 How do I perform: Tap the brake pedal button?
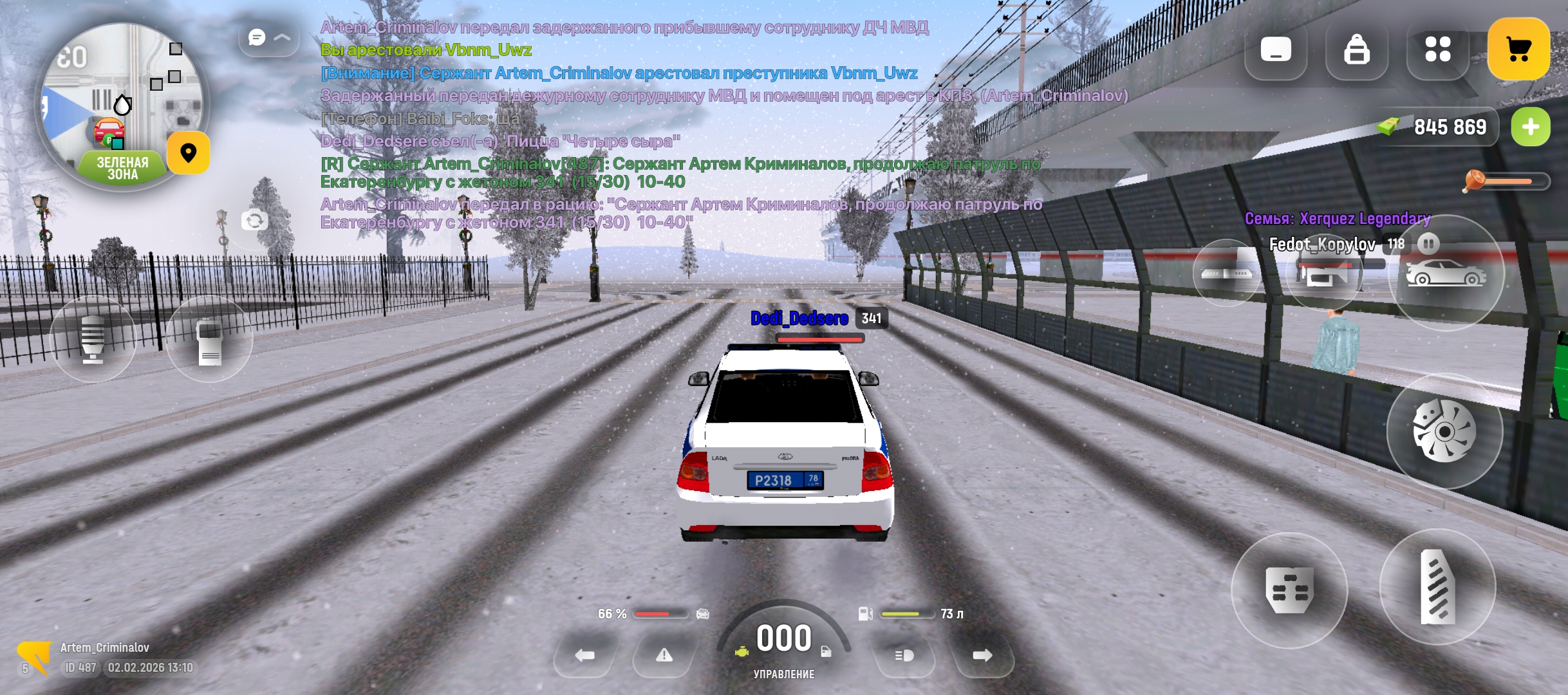1289,590
